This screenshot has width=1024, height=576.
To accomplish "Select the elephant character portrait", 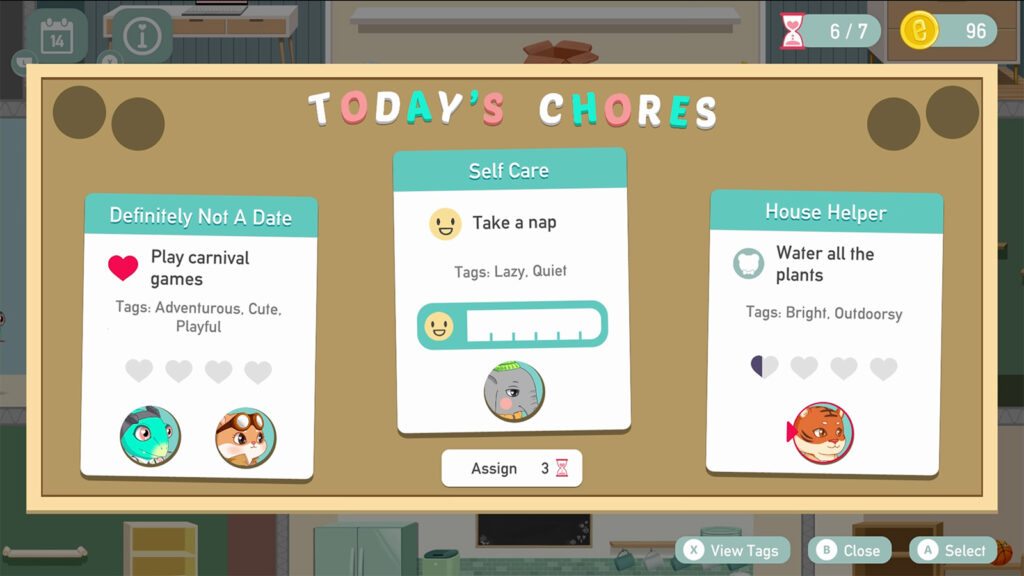I will click(514, 391).
